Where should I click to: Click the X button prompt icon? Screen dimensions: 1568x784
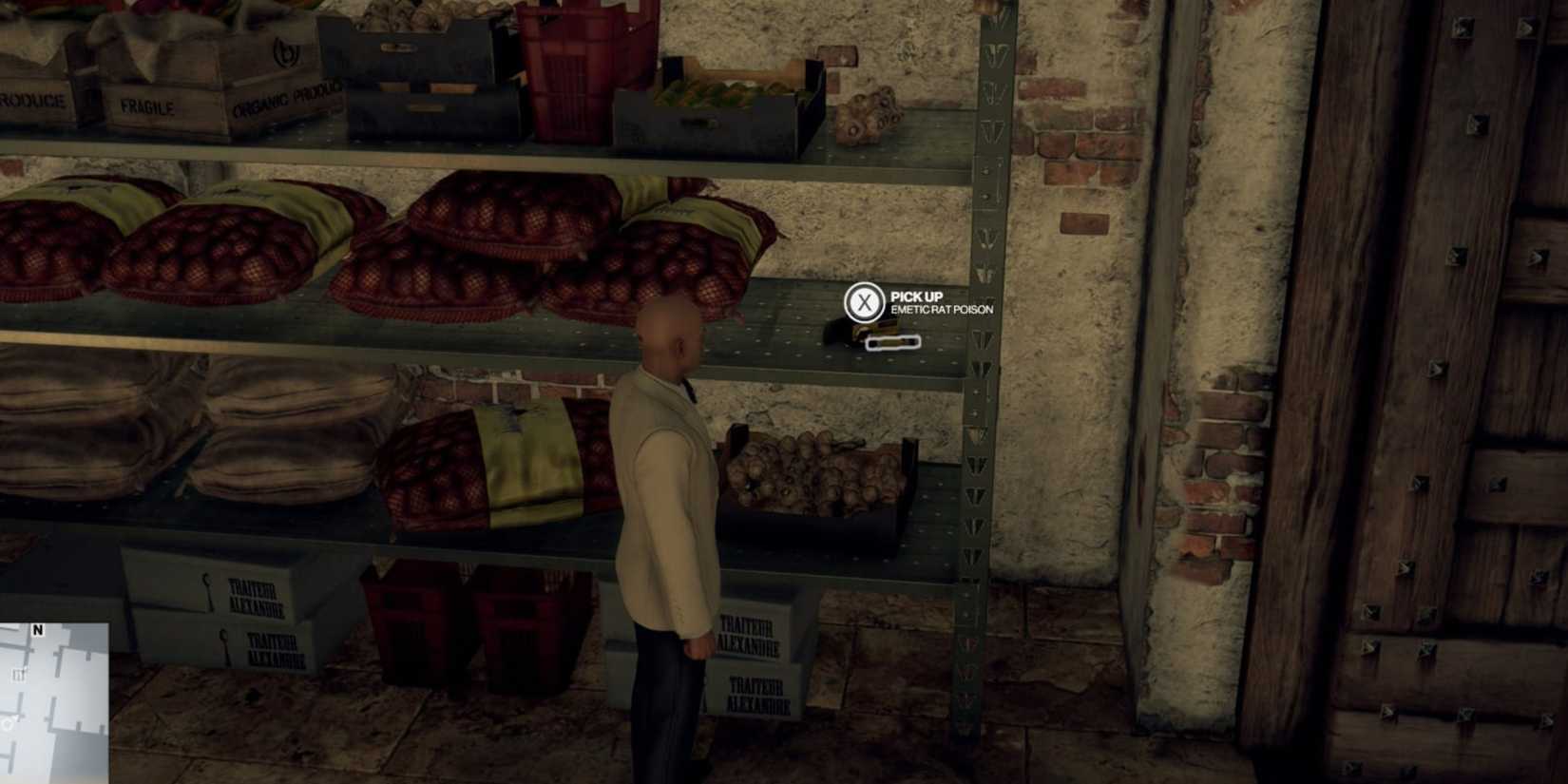pos(863,302)
